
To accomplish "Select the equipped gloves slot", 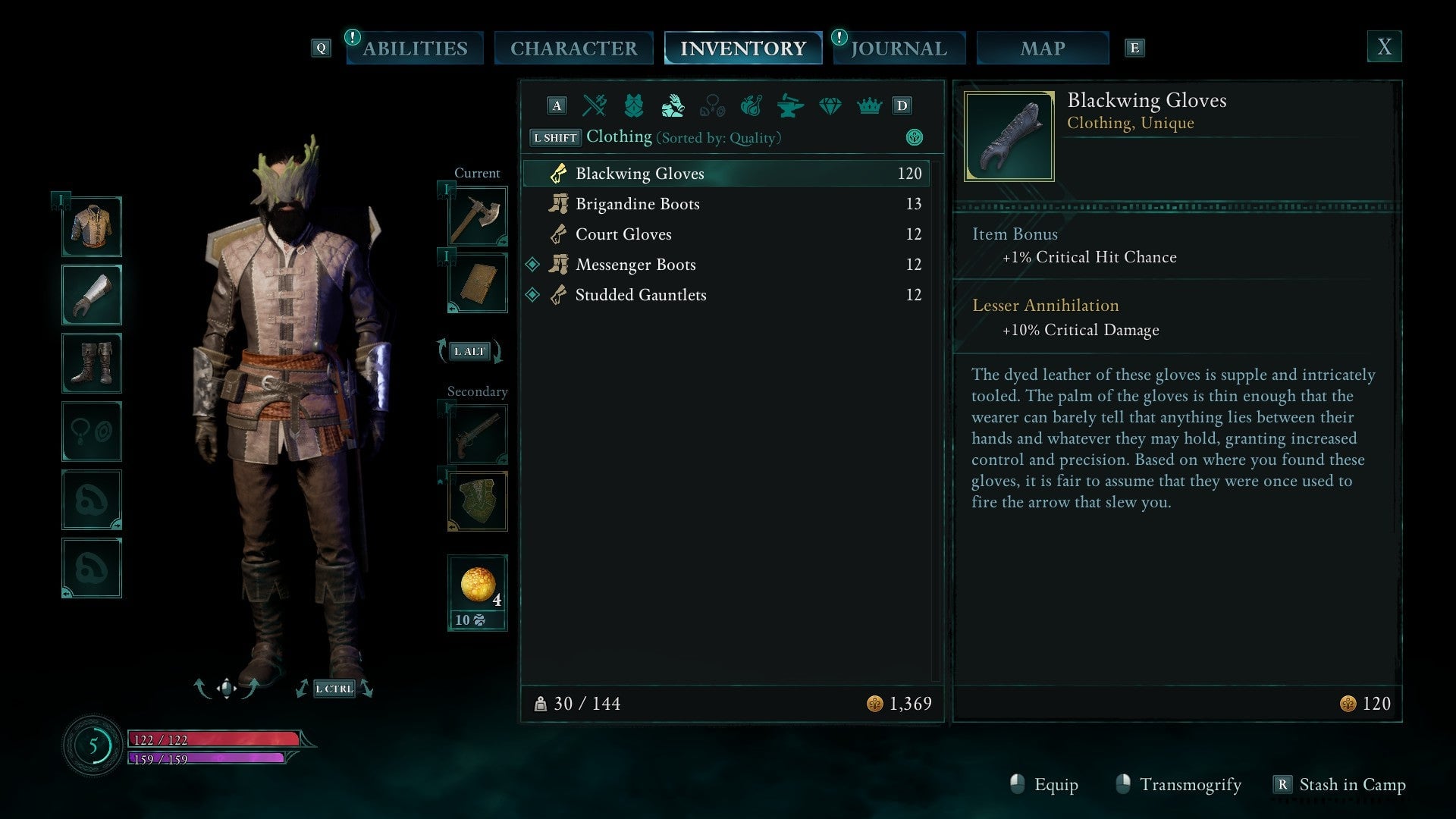I will click(92, 294).
